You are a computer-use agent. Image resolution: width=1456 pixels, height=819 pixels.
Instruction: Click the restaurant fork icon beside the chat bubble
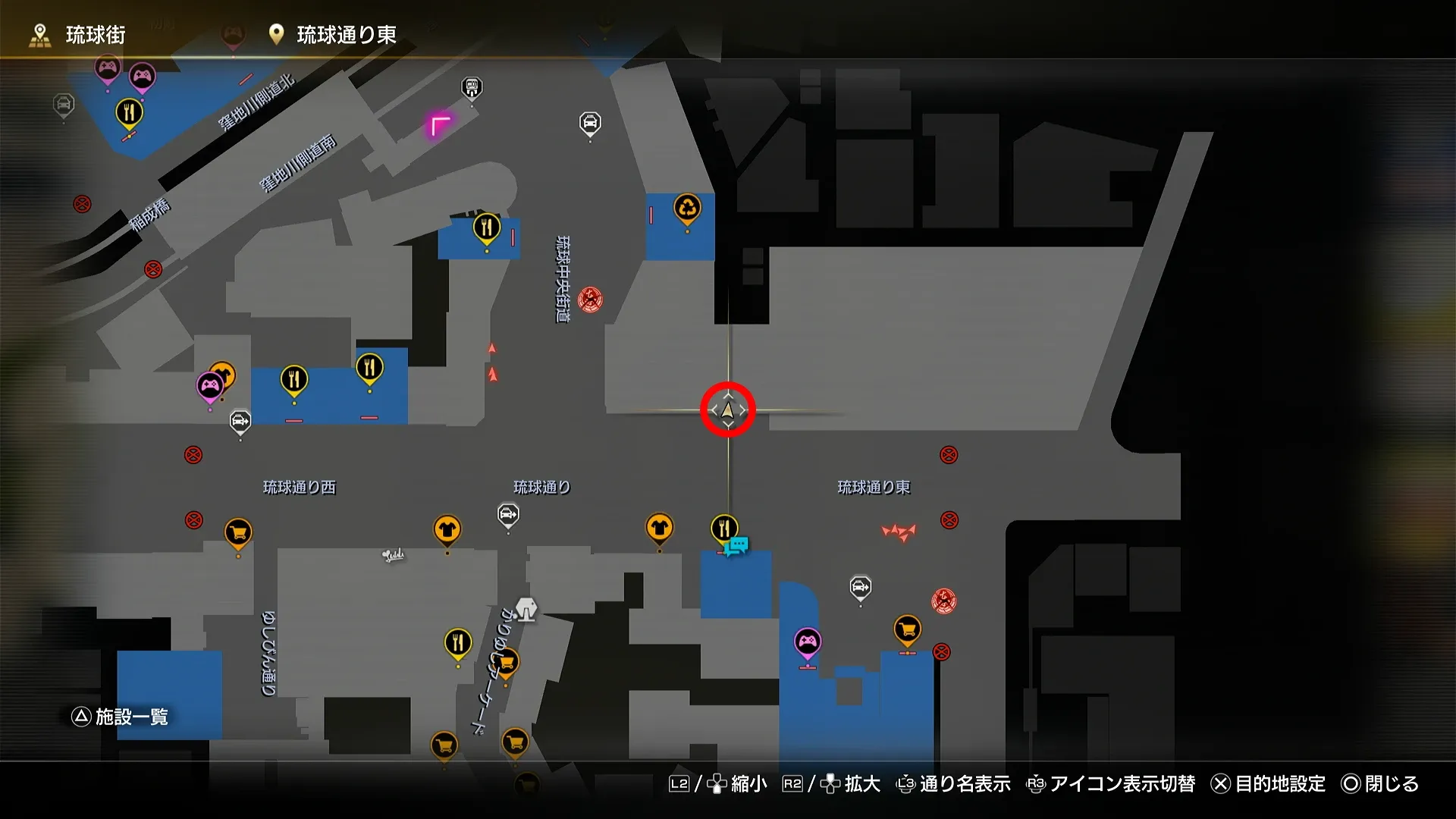click(724, 526)
